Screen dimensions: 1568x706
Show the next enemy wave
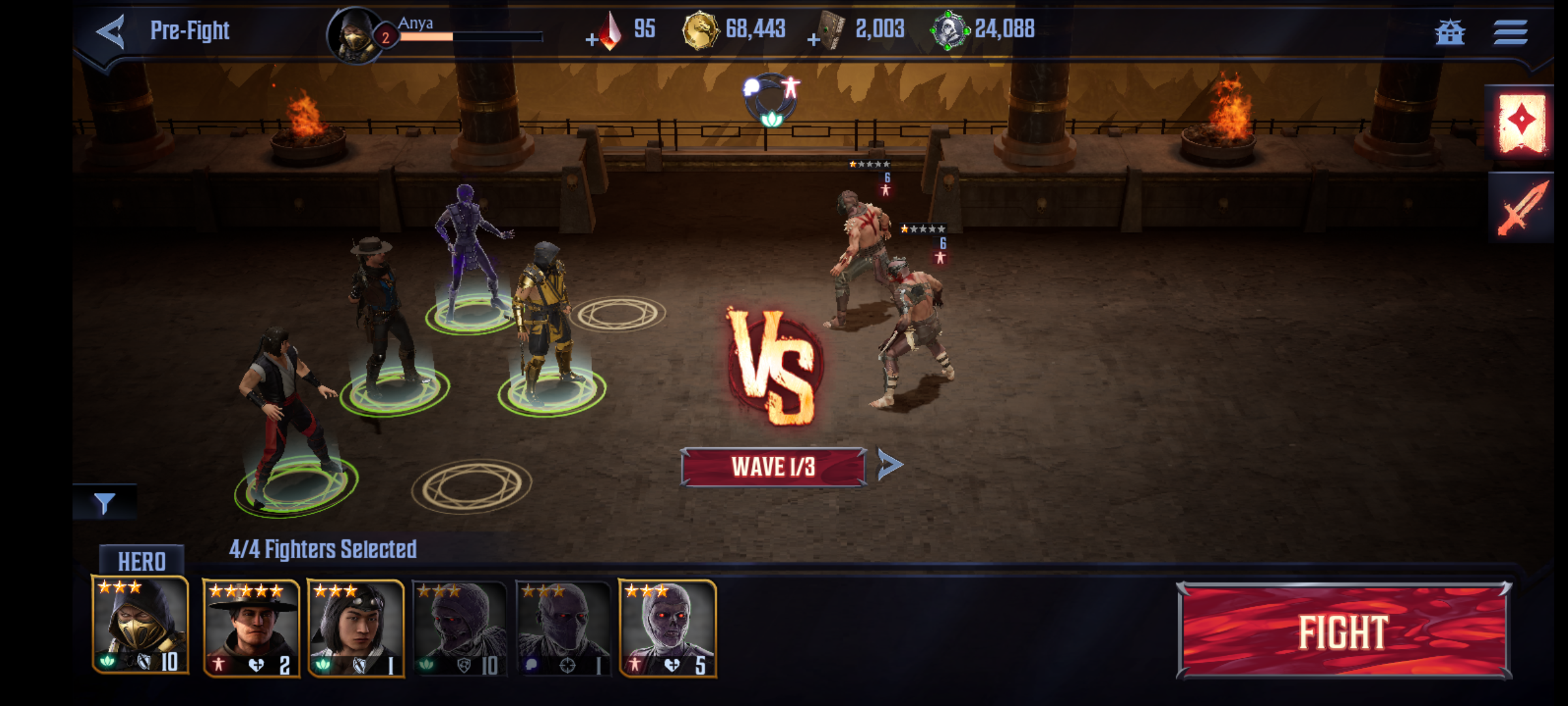[x=889, y=465]
